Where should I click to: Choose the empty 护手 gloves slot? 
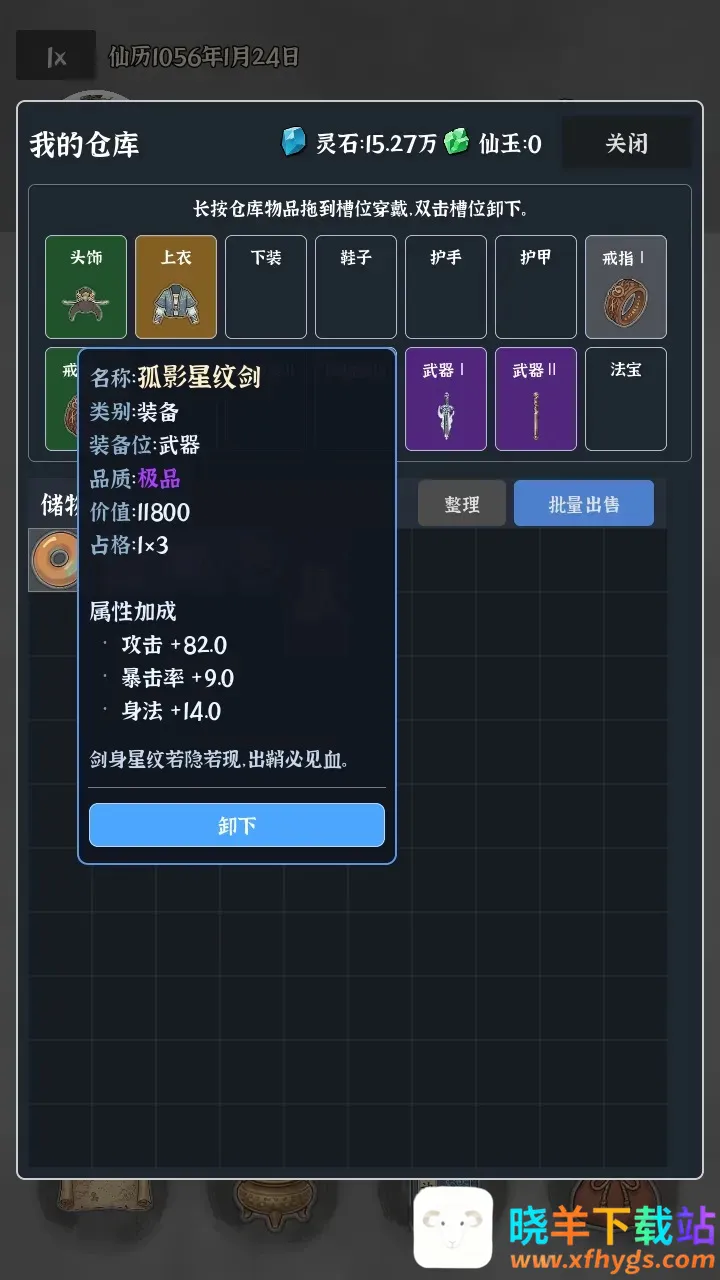coord(446,287)
